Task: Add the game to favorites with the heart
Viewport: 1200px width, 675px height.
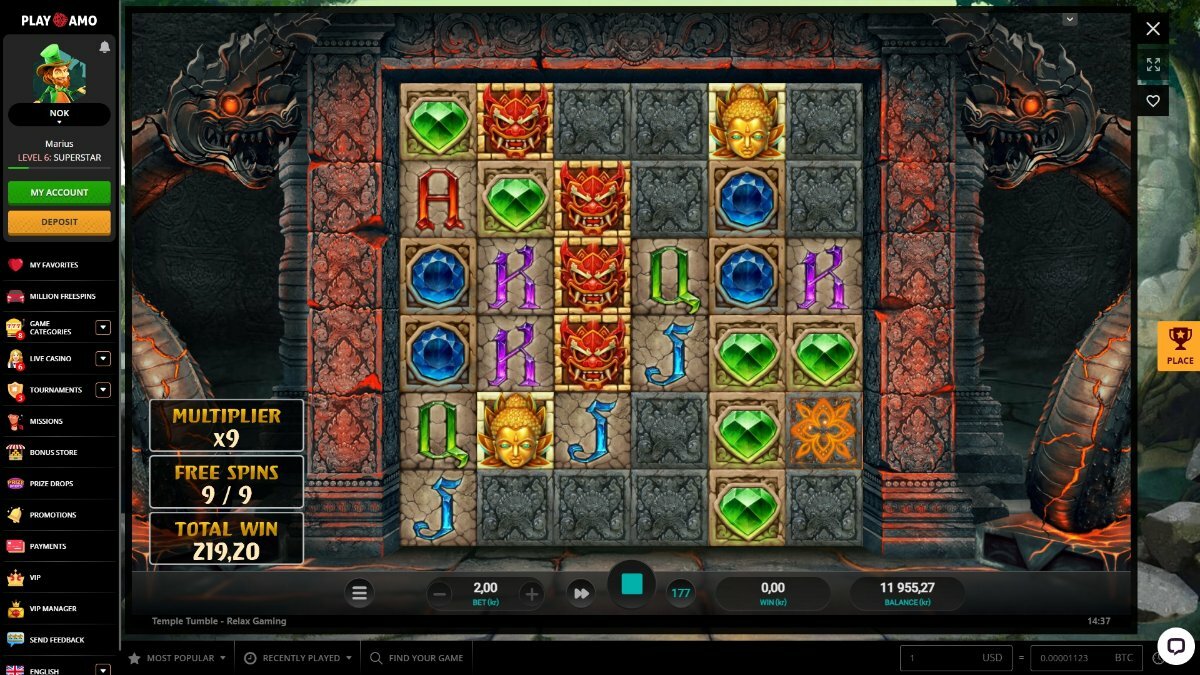Action: 1153,101
